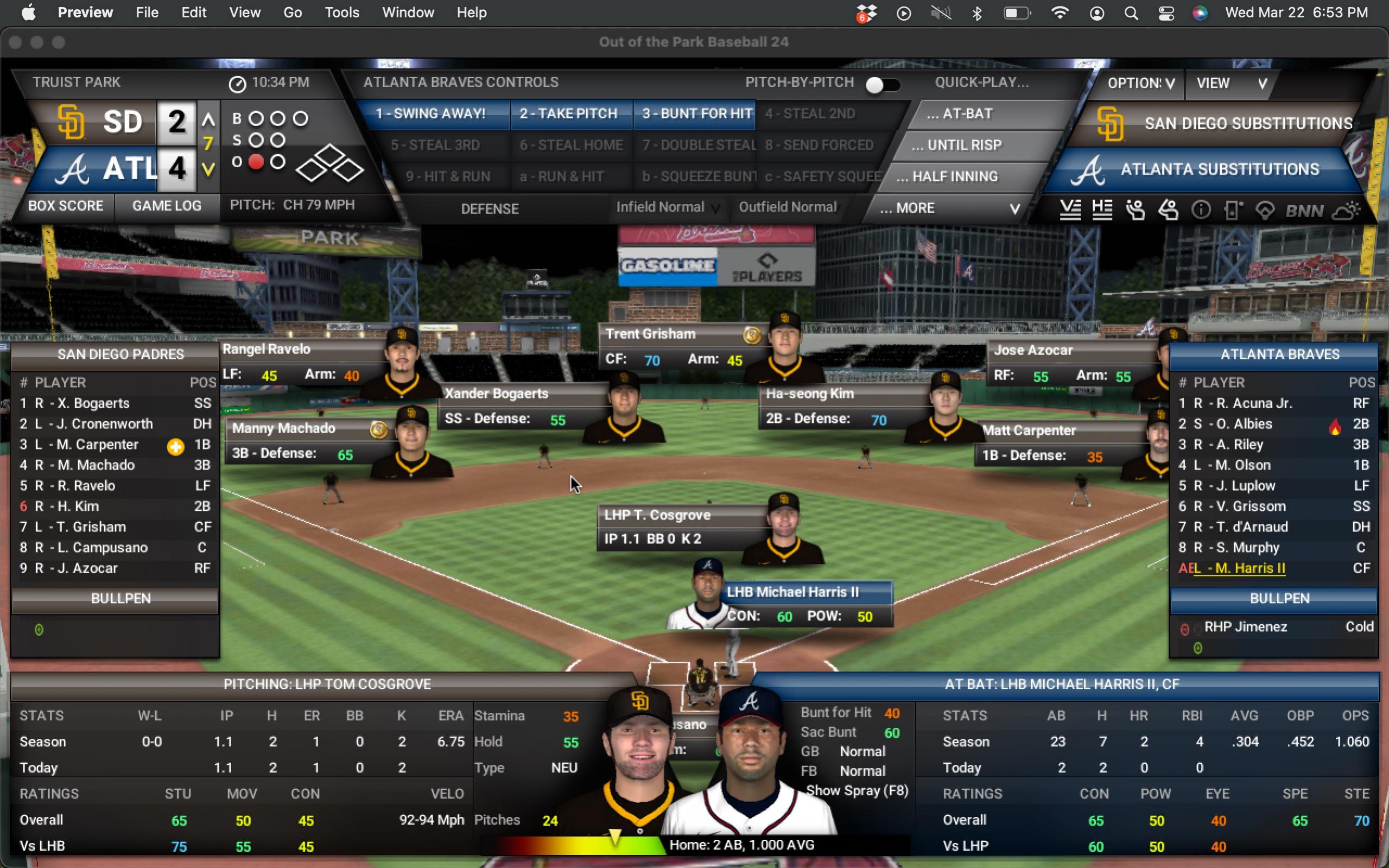Image resolution: width=1389 pixels, height=868 pixels.
Task: Open the Box Score
Action: [66, 206]
